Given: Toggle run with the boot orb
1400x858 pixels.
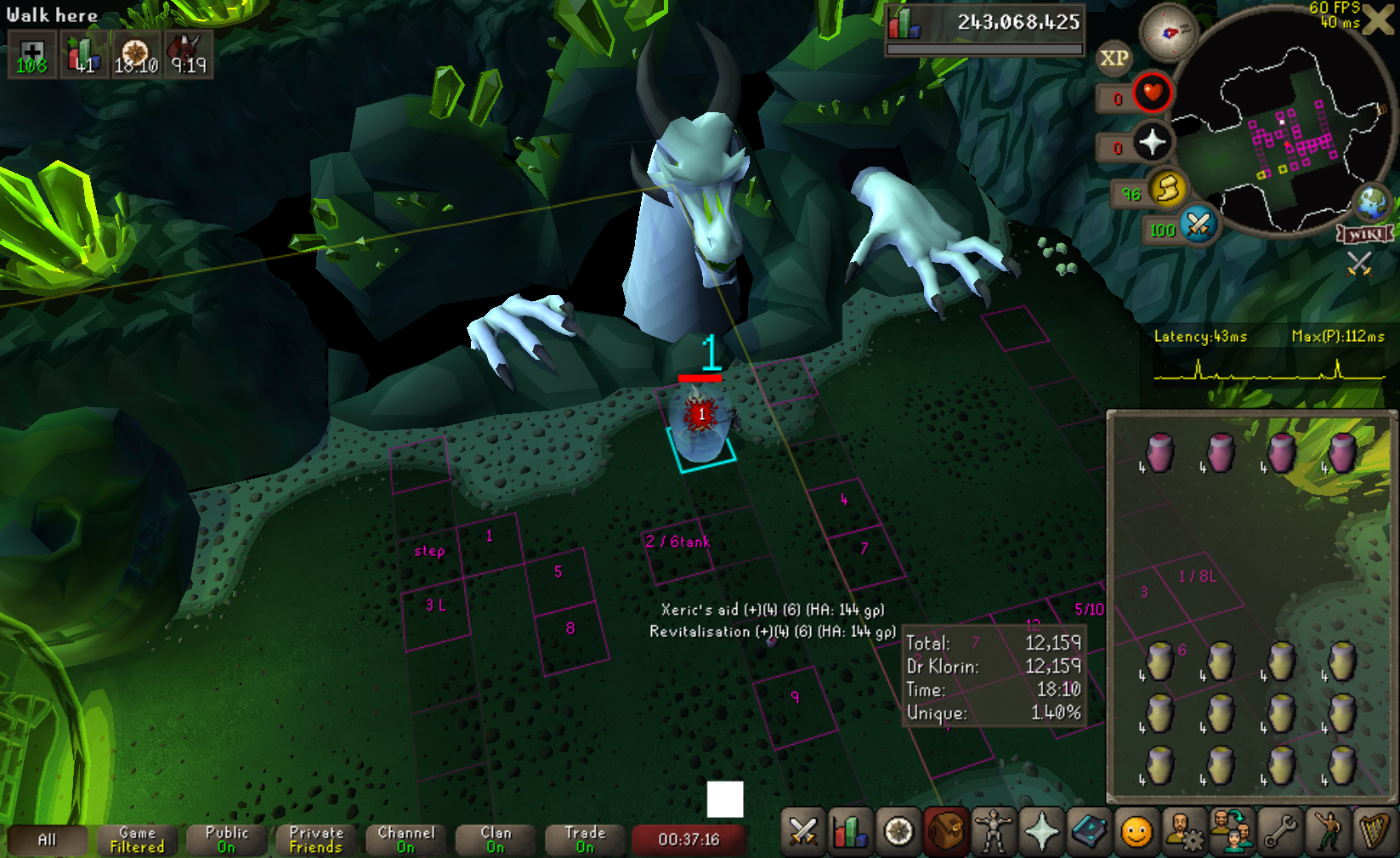Looking at the screenshot, I should pyautogui.click(x=1167, y=188).
